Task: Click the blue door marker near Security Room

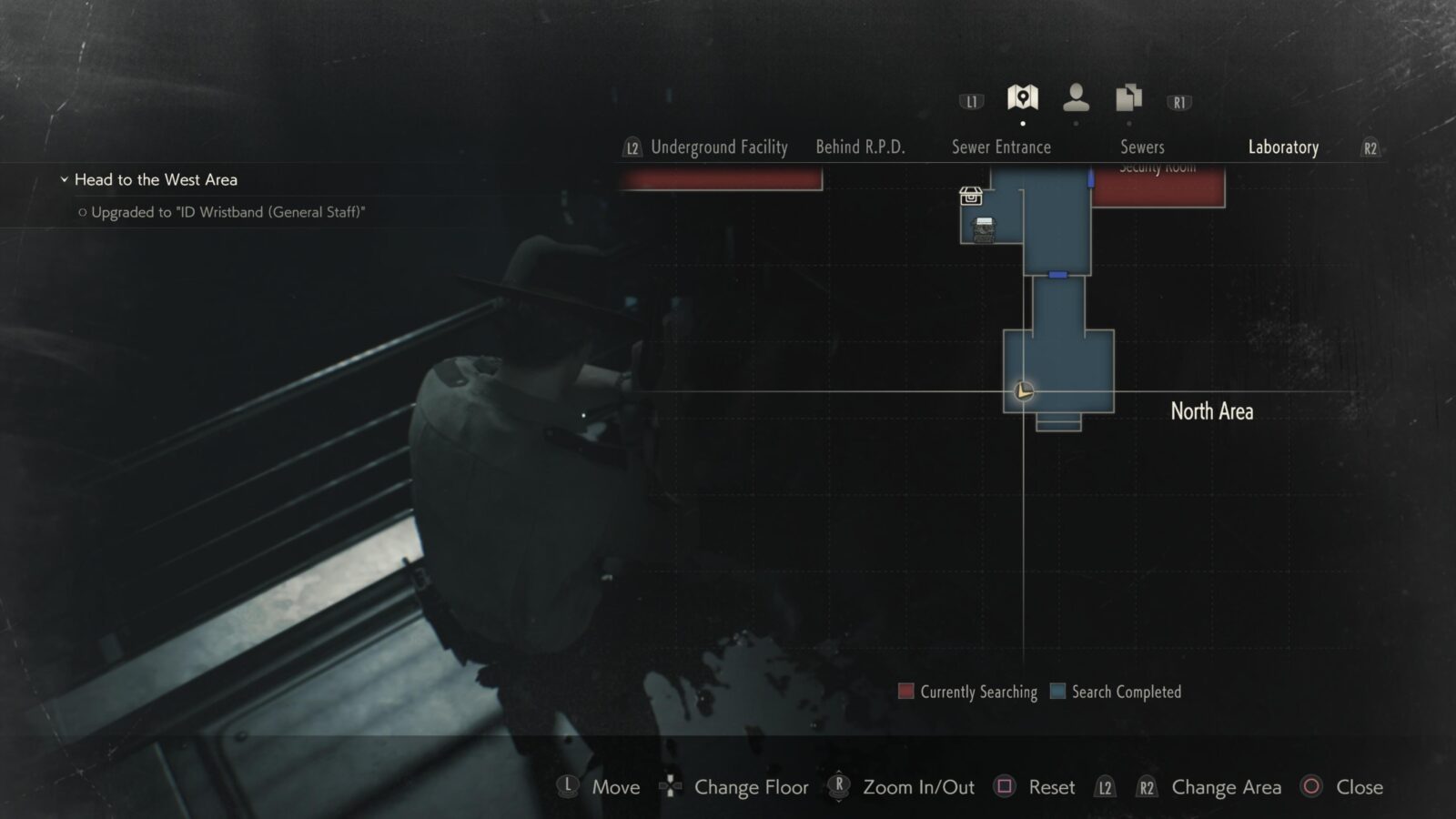Action: pos(1090,178)
